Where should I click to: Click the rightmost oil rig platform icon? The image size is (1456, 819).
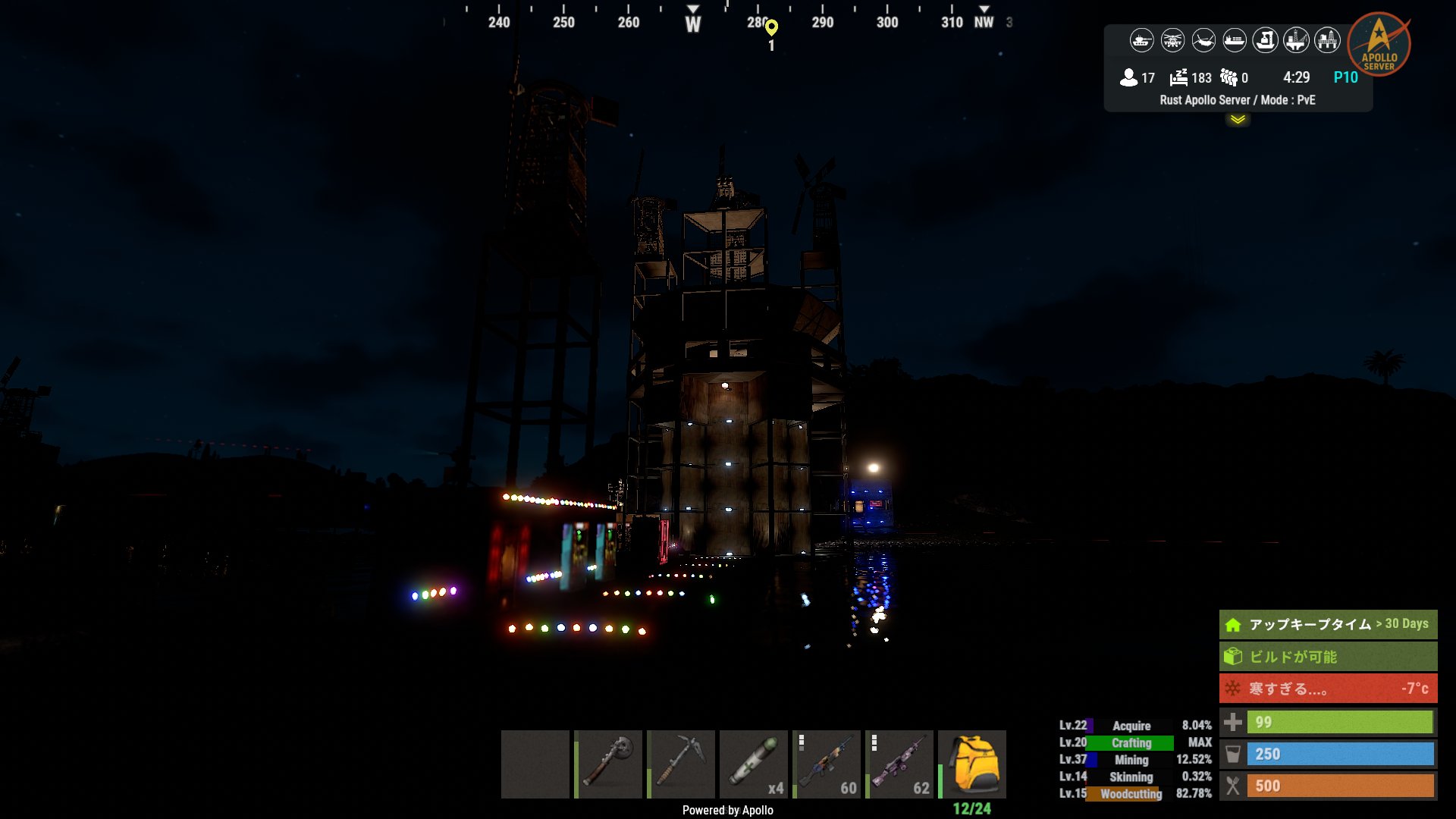tap(1327, 40)
